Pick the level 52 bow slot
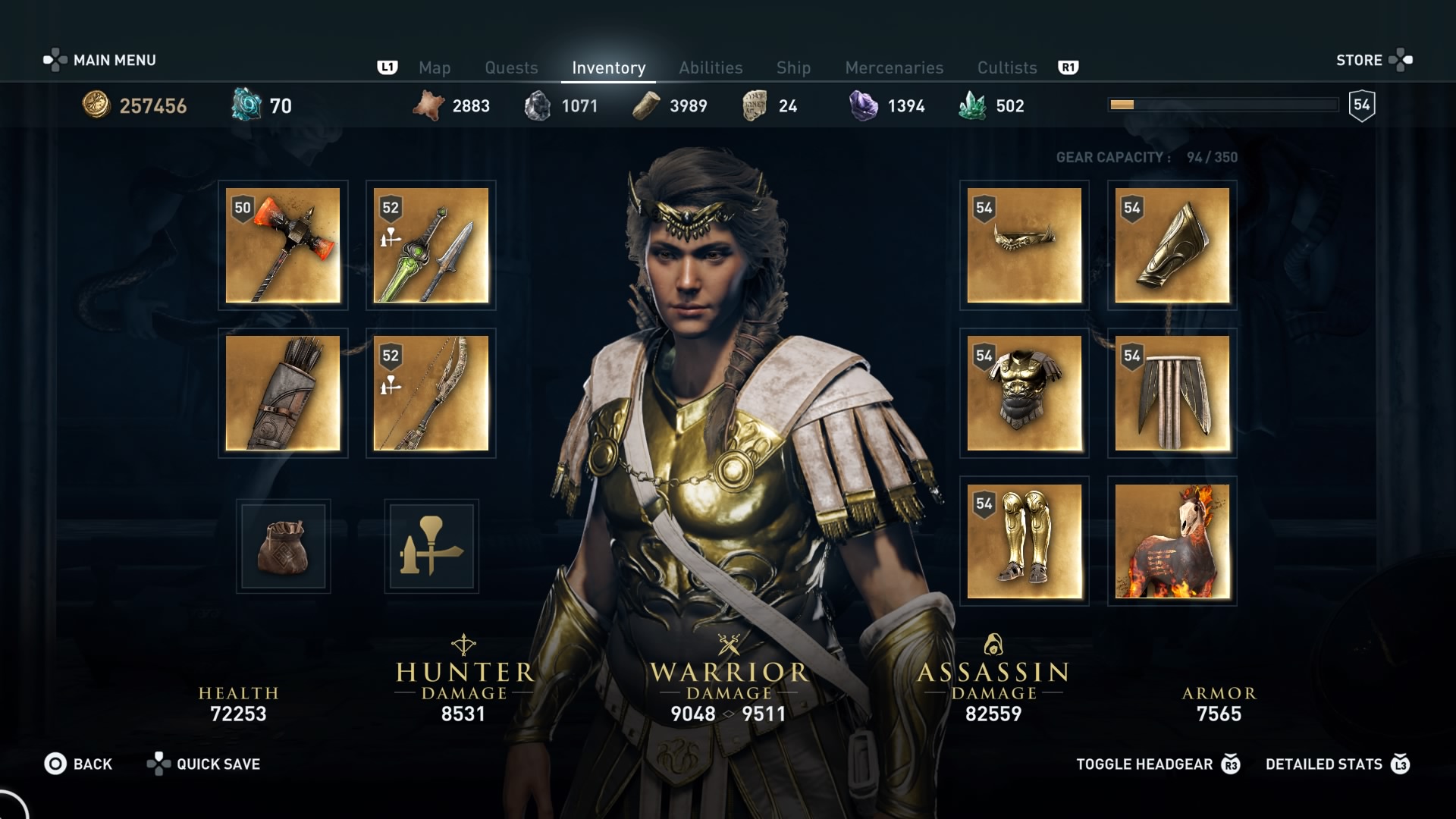This screenshot has height=819, width=1456. pos(431,393)
